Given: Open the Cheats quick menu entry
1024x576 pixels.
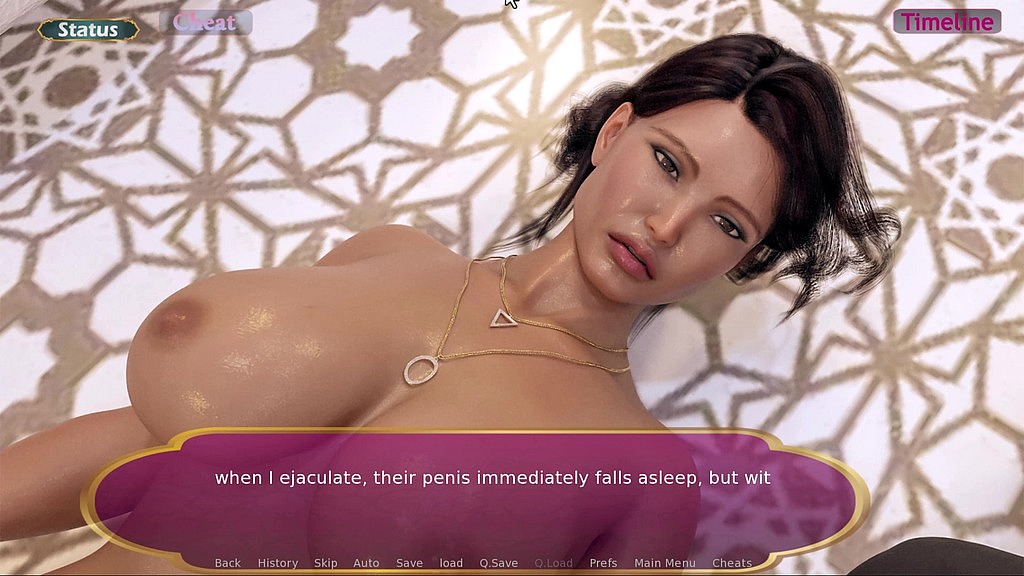Looking at the screenshot, I should [732, 563].
